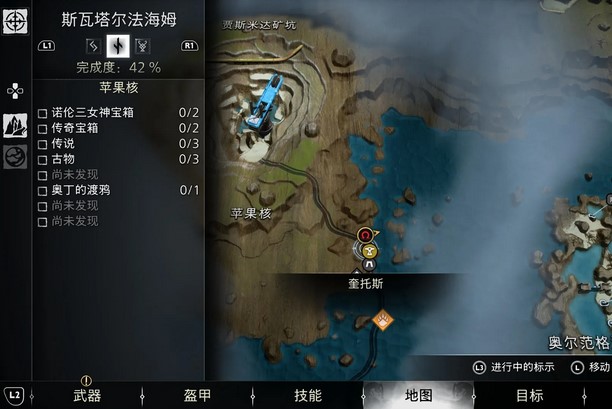Click the blue mining rig map landmark
The height and width of the screenshot is (409, 612).
click(263, 101)
